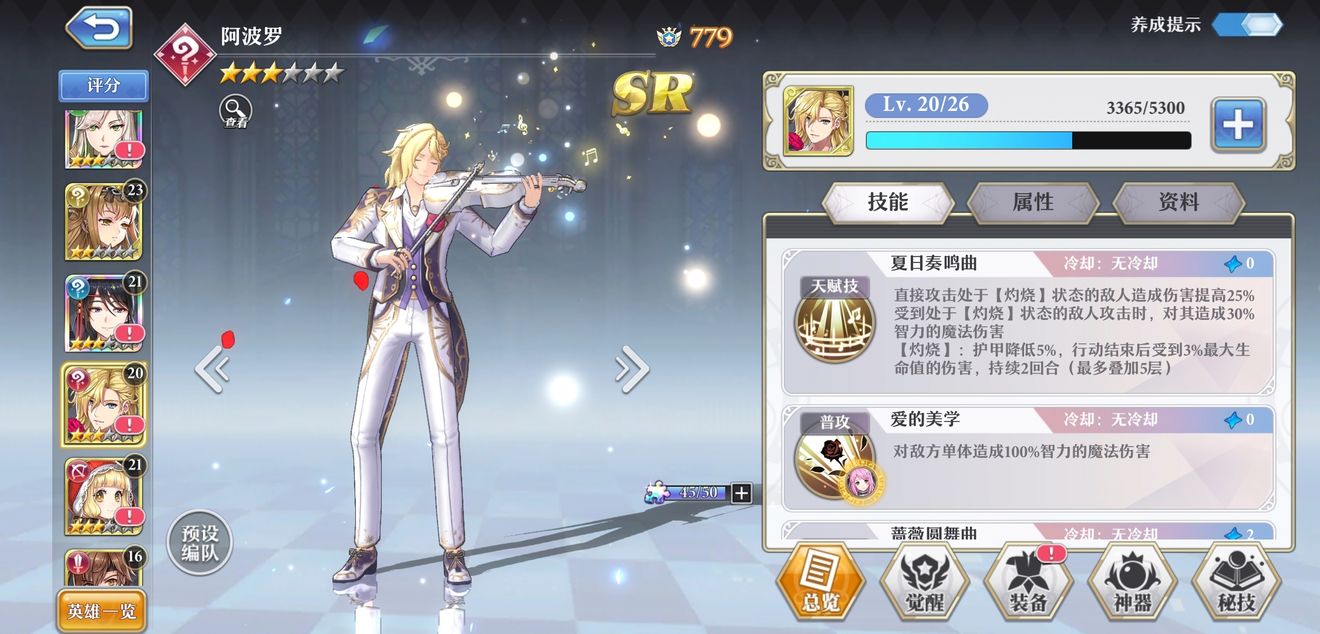Switch to the 技能 tab

point(887,202)
